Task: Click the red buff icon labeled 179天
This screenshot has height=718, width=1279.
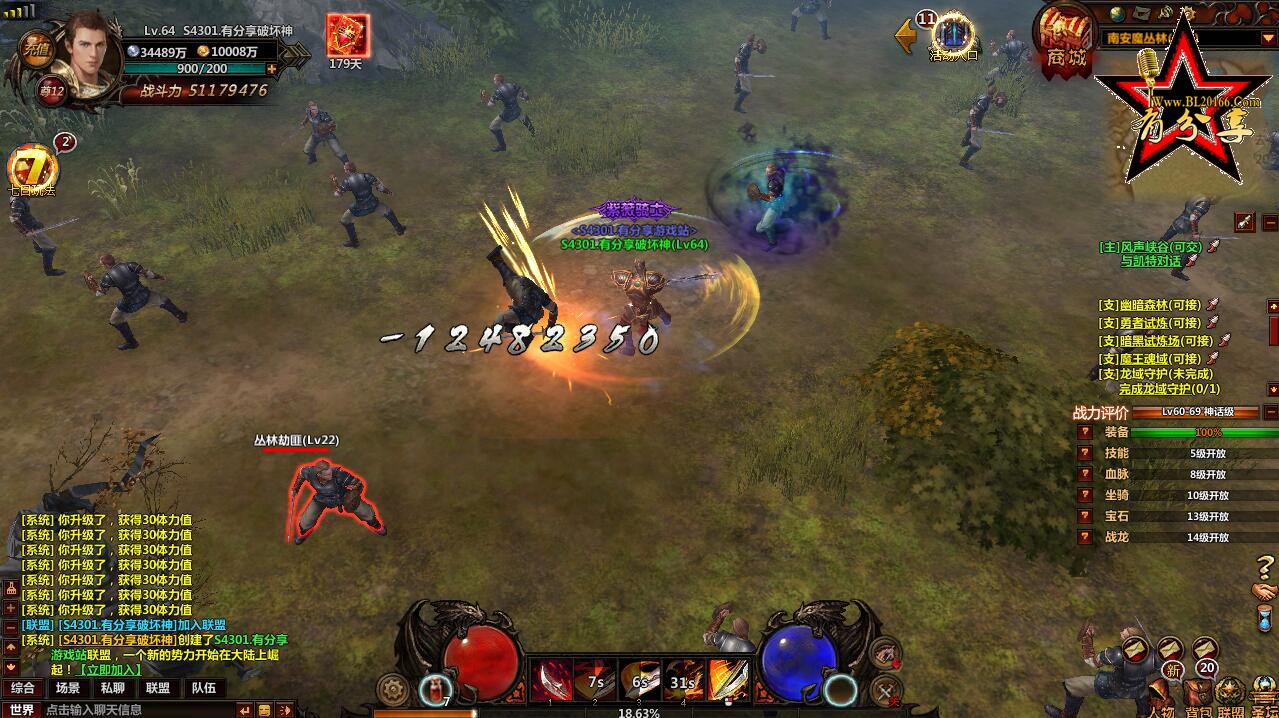Action: point(348,36)
